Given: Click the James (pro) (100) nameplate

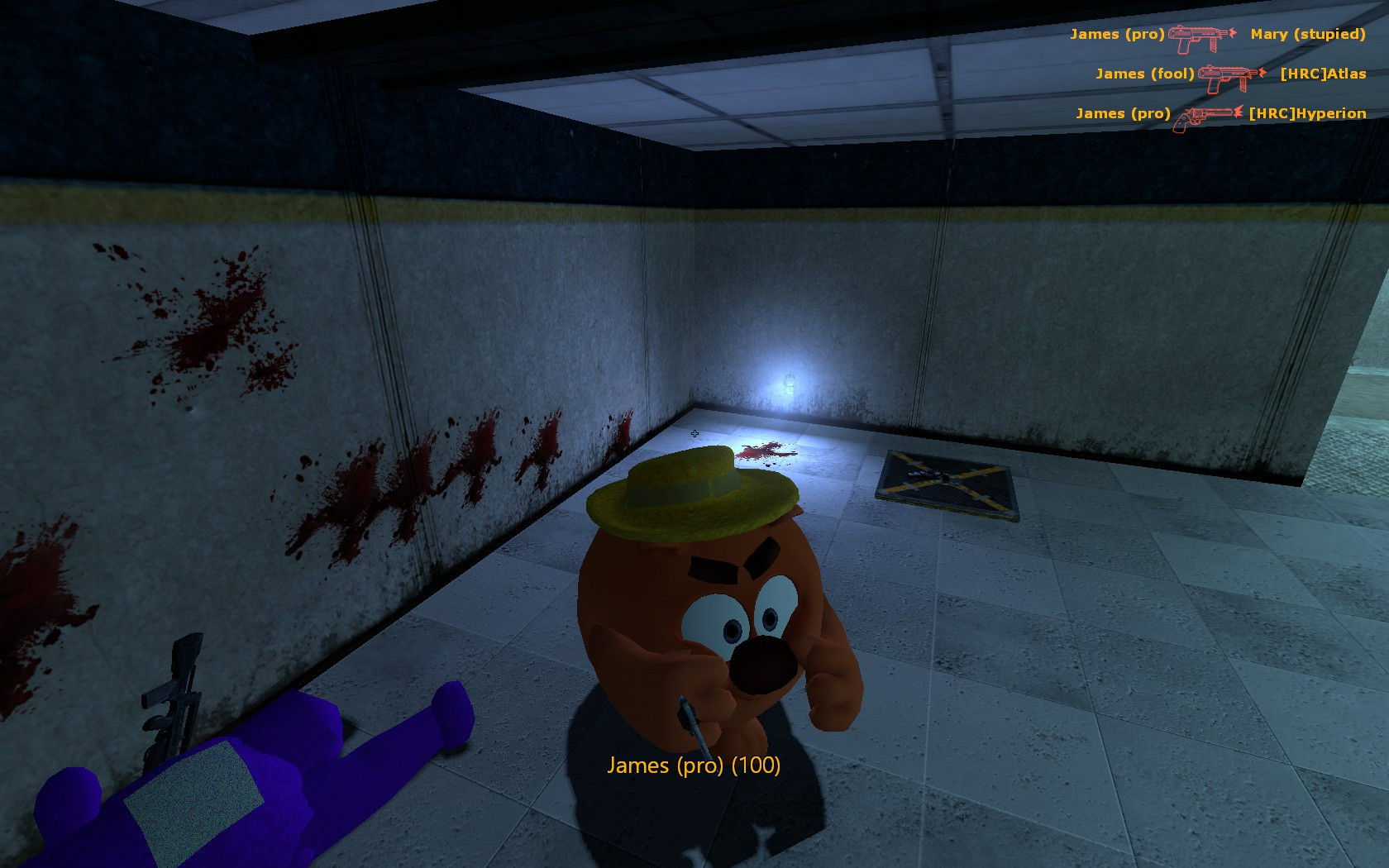Looking at the screenshot, I should [694, 766].
